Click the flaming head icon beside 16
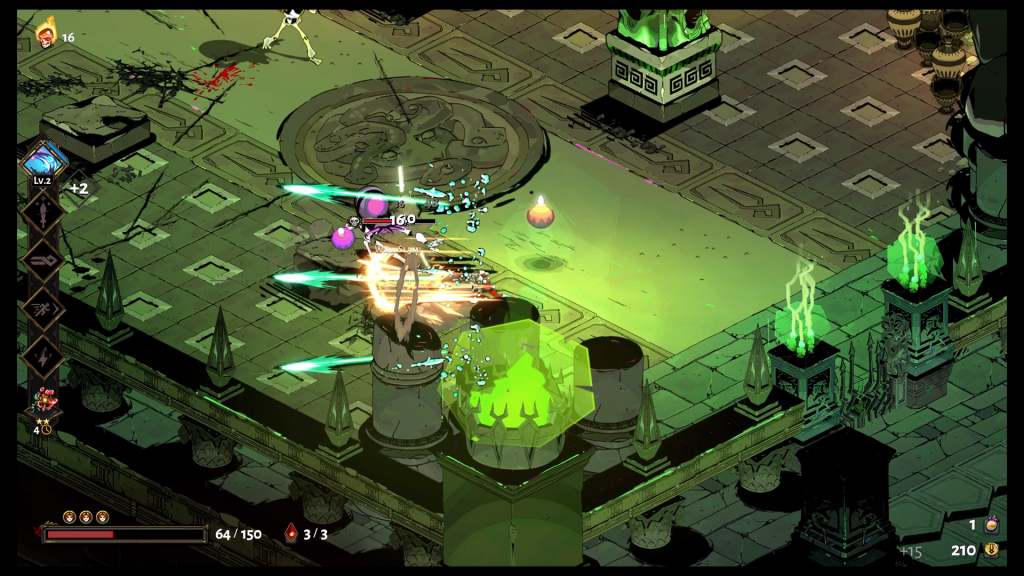 (45, 36)
